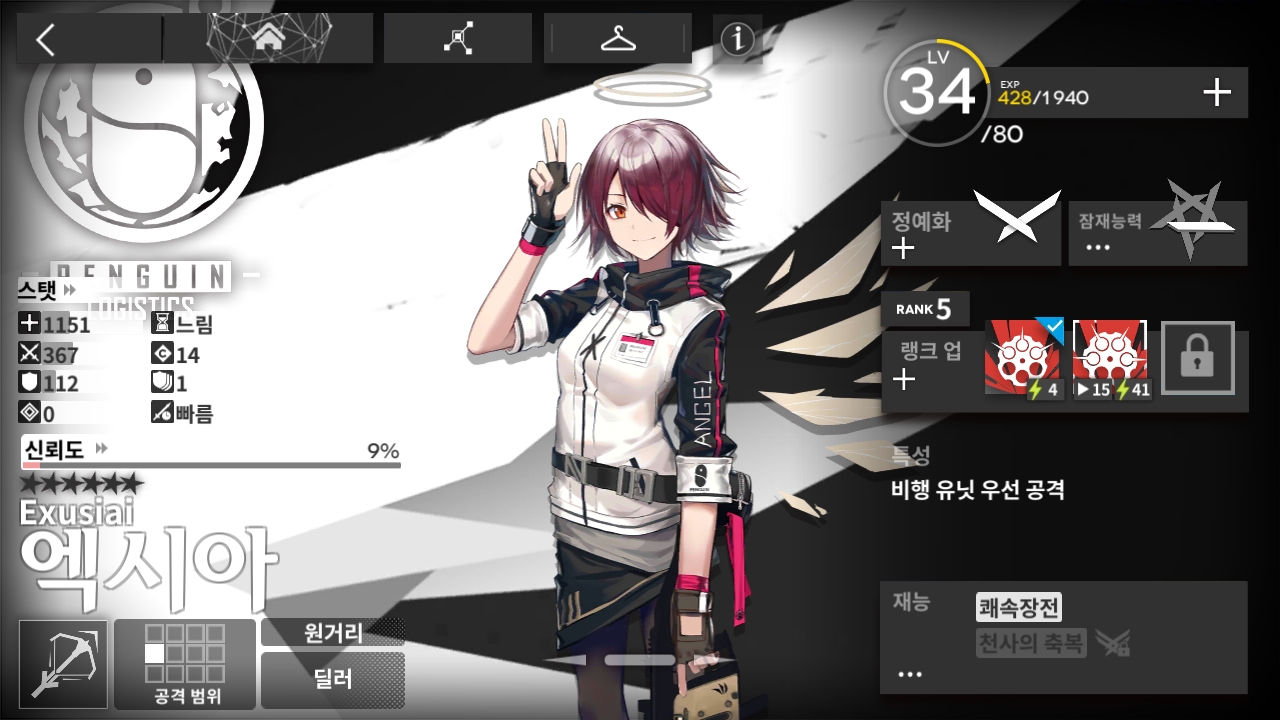
Task: Click the locked third skill slot
Action: [x=1197, y=358]
